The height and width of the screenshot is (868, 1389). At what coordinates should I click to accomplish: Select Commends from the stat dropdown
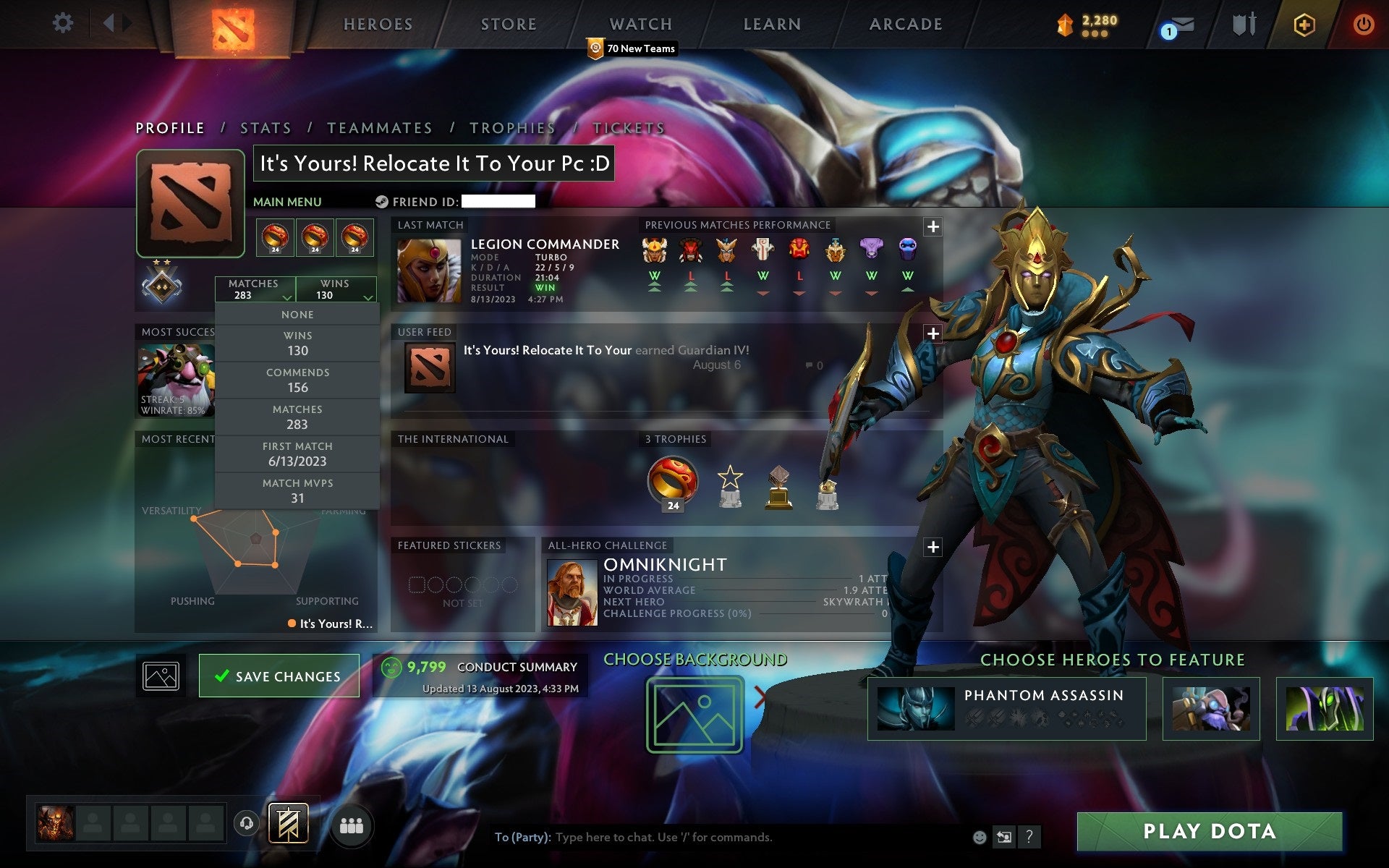pos(298,380)
